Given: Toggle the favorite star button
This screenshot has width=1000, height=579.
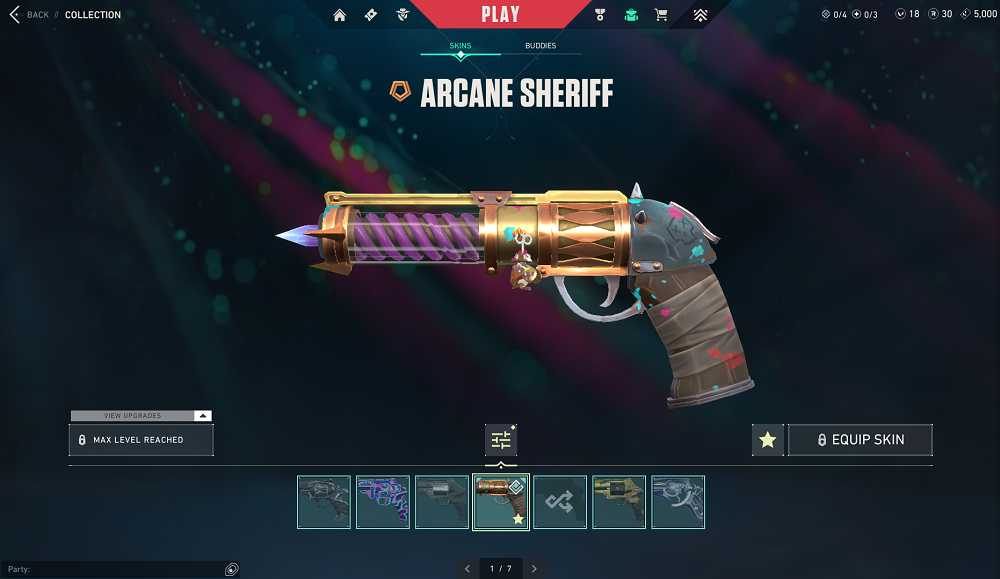Looking at the screenshot, I should coord(767,440).
